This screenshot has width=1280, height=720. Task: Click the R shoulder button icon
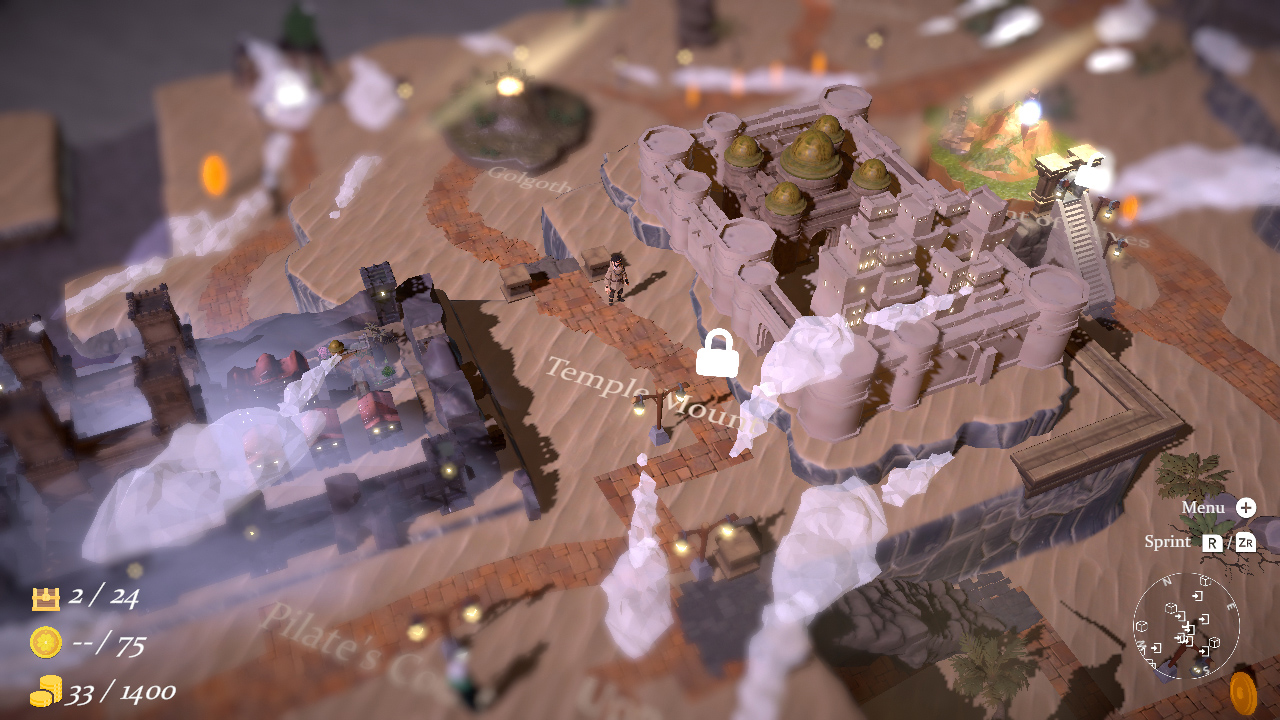[1211, 542]
